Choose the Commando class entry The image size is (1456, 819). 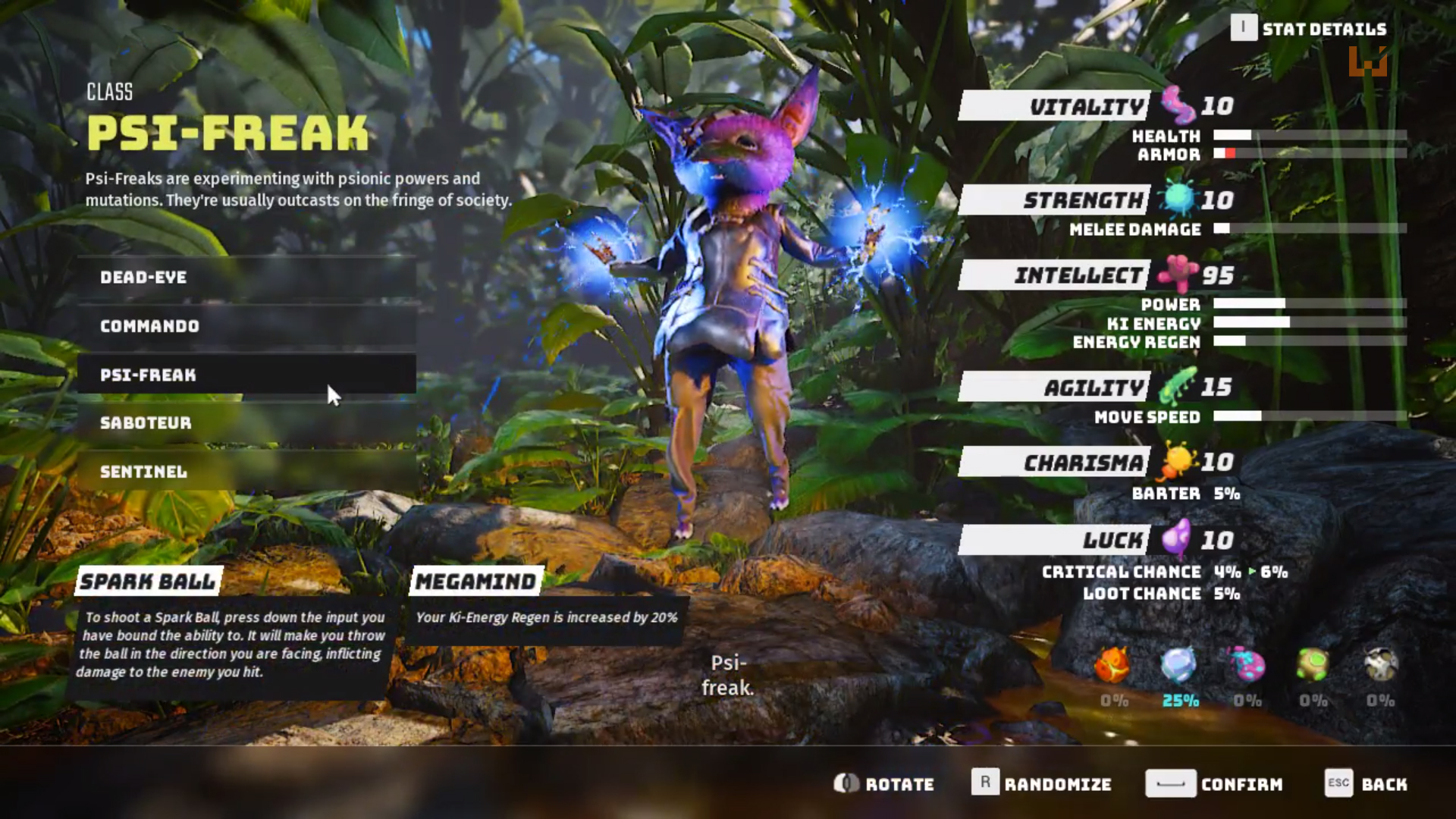click(x=246, y=326)
